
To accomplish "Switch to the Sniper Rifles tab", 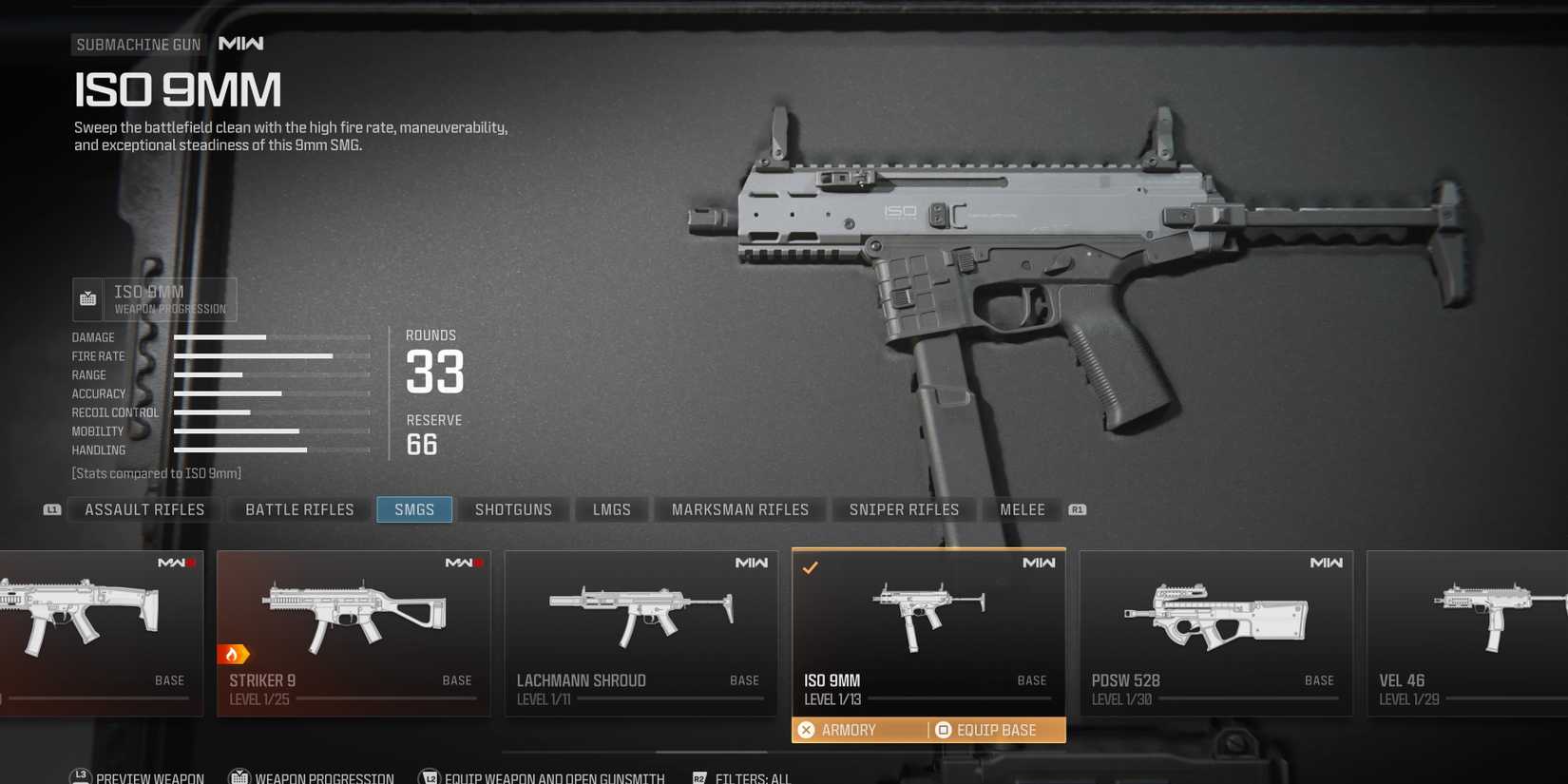I will tap(904, 509).
